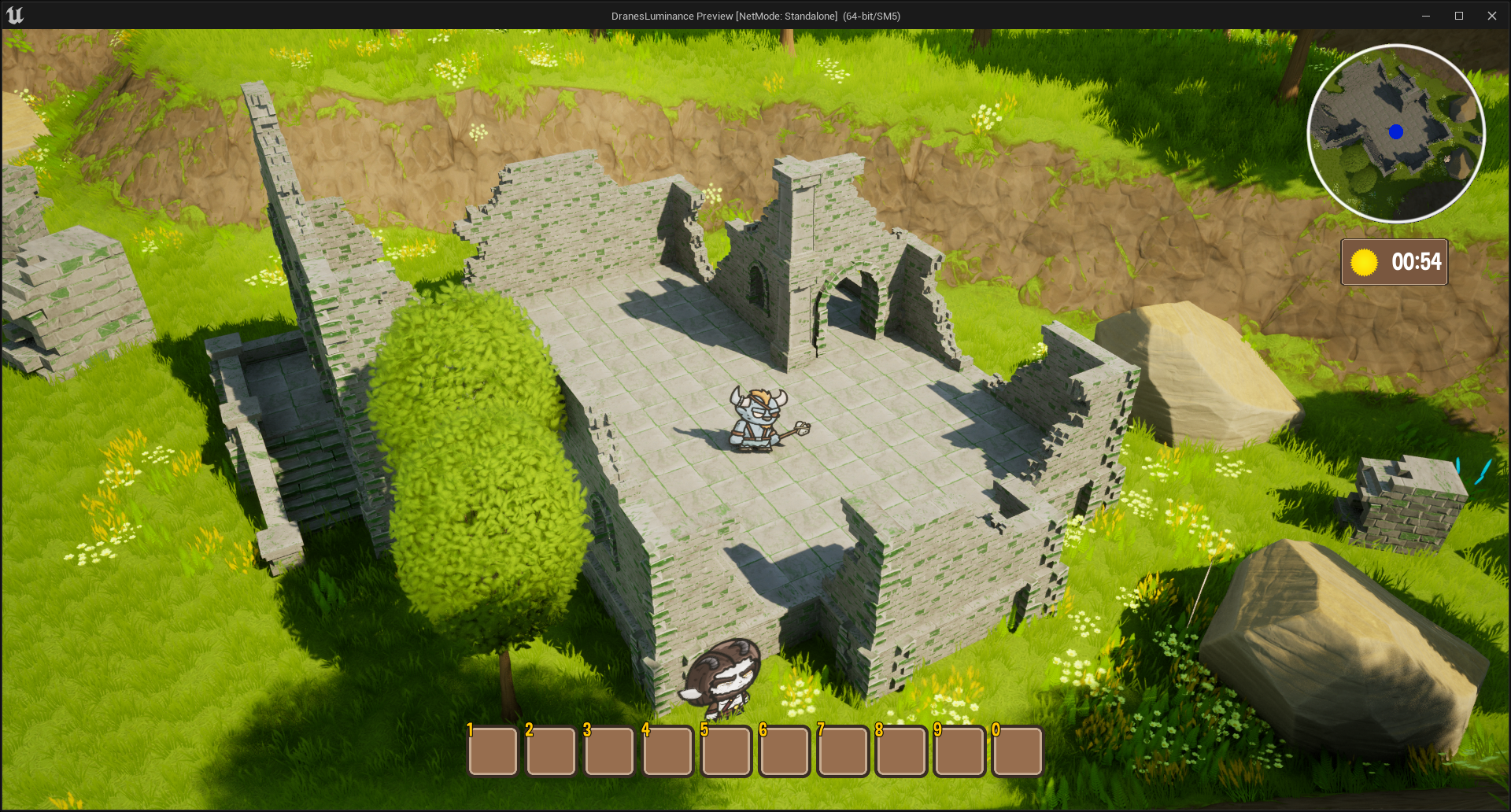The width and height of the screenshot is (1511, 812).
Task: Close the DranesLuminance Preview window
Action: 1491,16
